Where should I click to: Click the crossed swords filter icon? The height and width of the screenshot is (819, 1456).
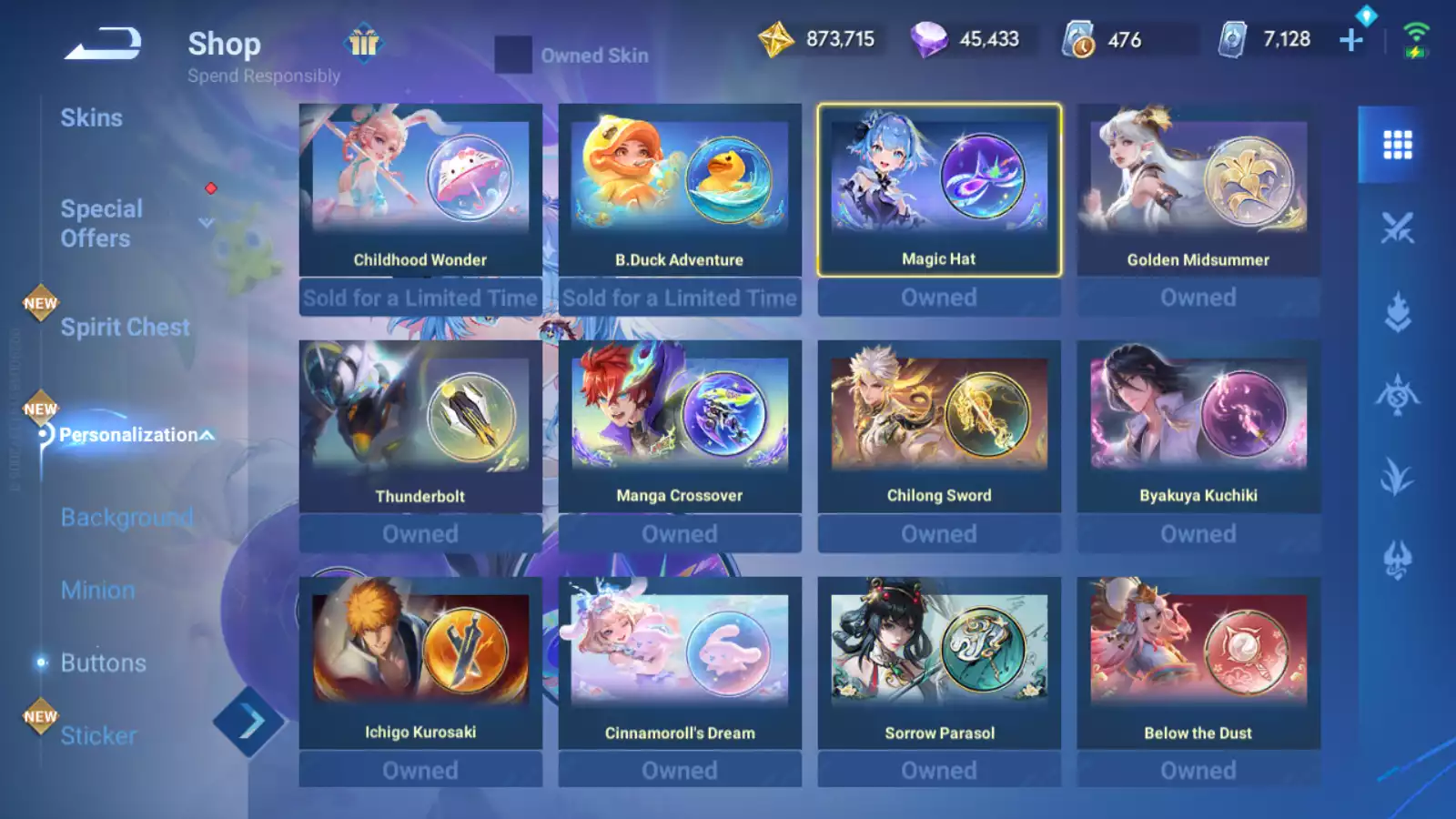(x=1397, y=225)
